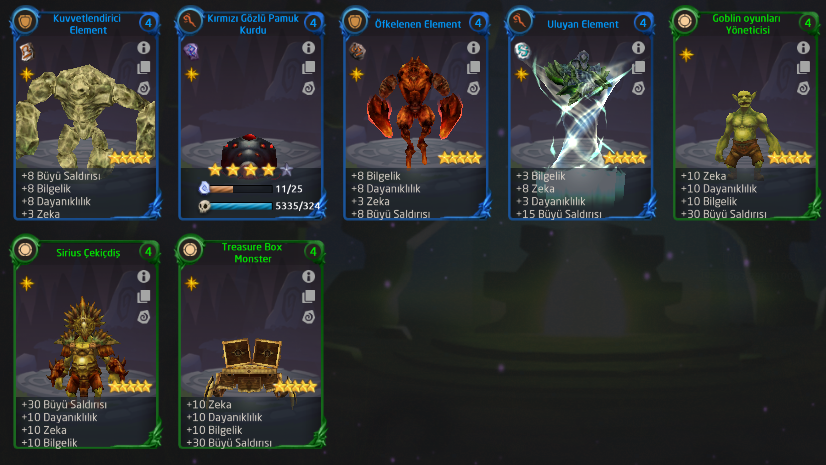Click the info icon on Uluyan Element
826x465 pixels.
(x=638, y=47)
